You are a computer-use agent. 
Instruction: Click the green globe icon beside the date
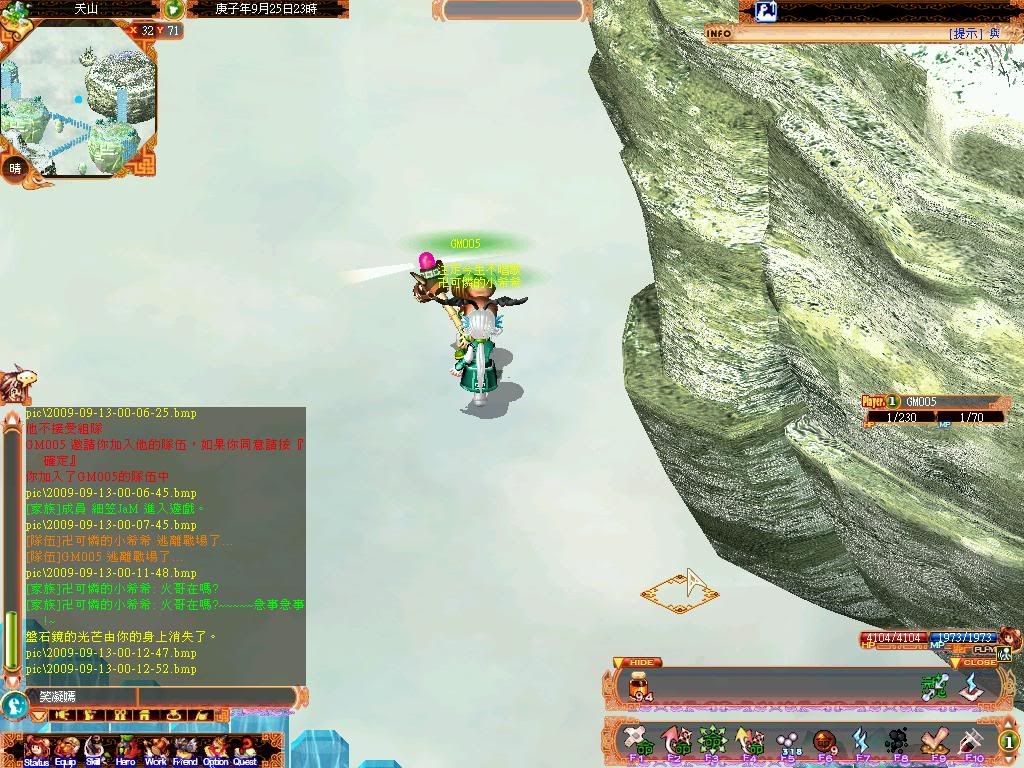174,9
